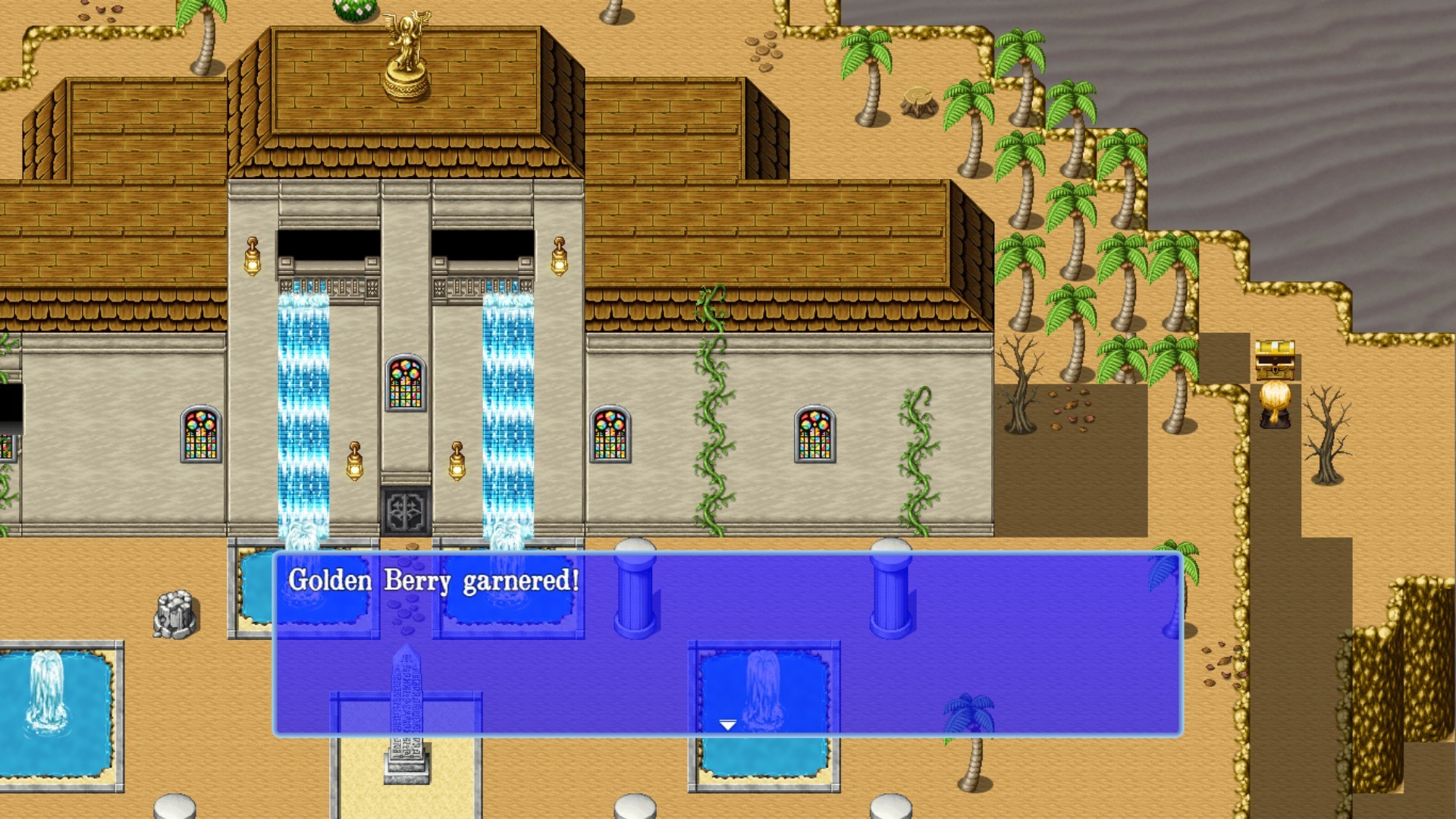Viewport: 1456px width, 819px height.
Task: Click the continue arrow in the message box
Action: pos(728,724)
